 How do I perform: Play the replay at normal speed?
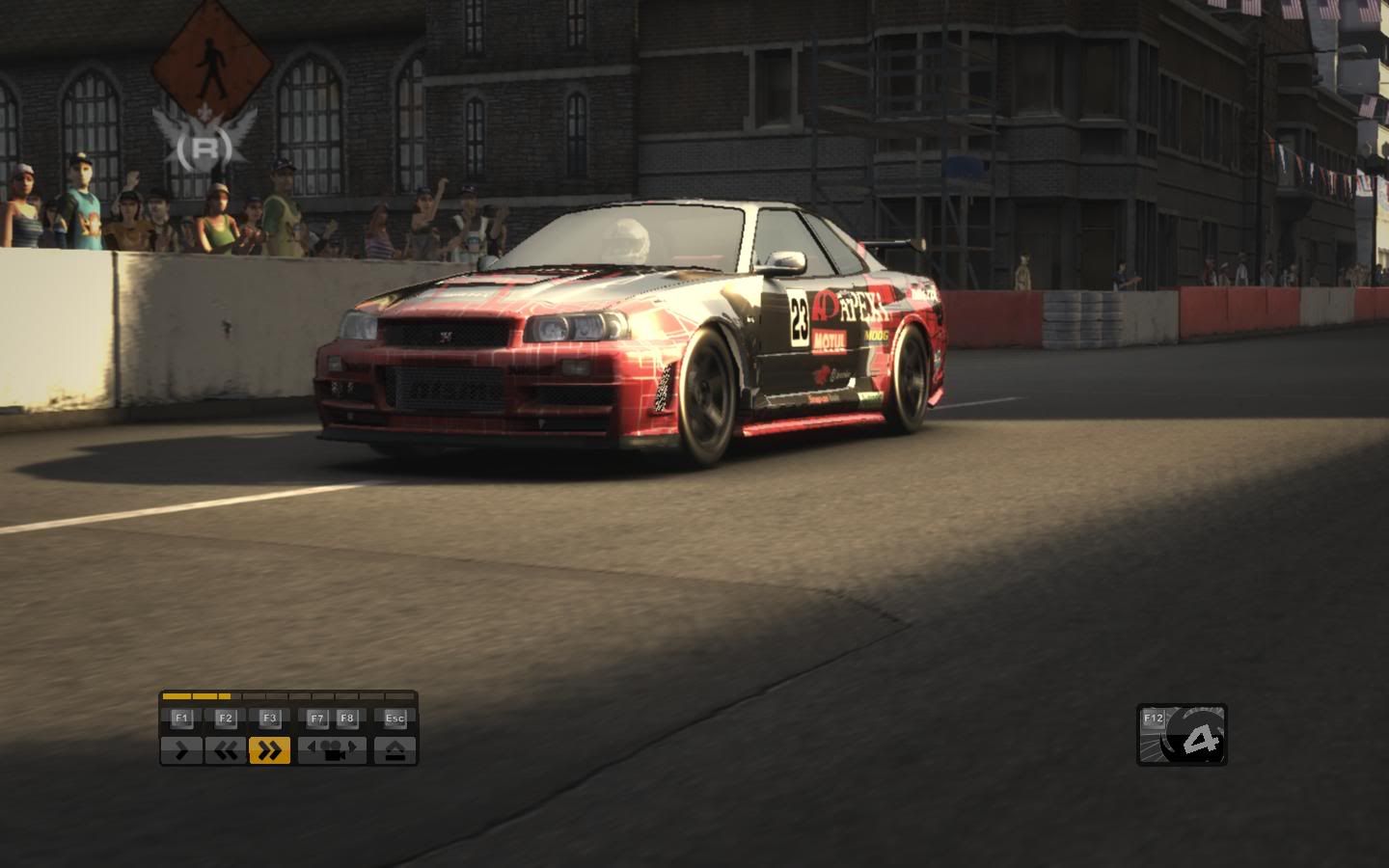[181, 750]
